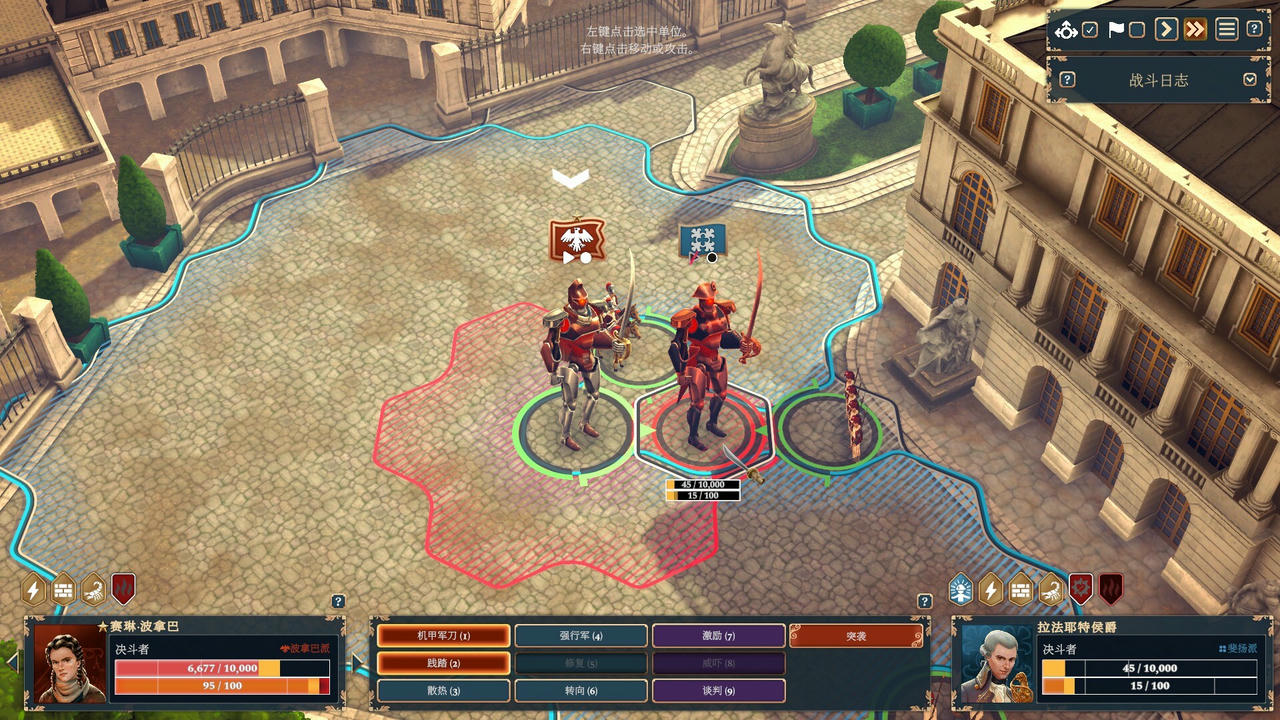Open the menu via the hamburger icon
This screenshot has height=720, width=1280.
point(1227,29)
